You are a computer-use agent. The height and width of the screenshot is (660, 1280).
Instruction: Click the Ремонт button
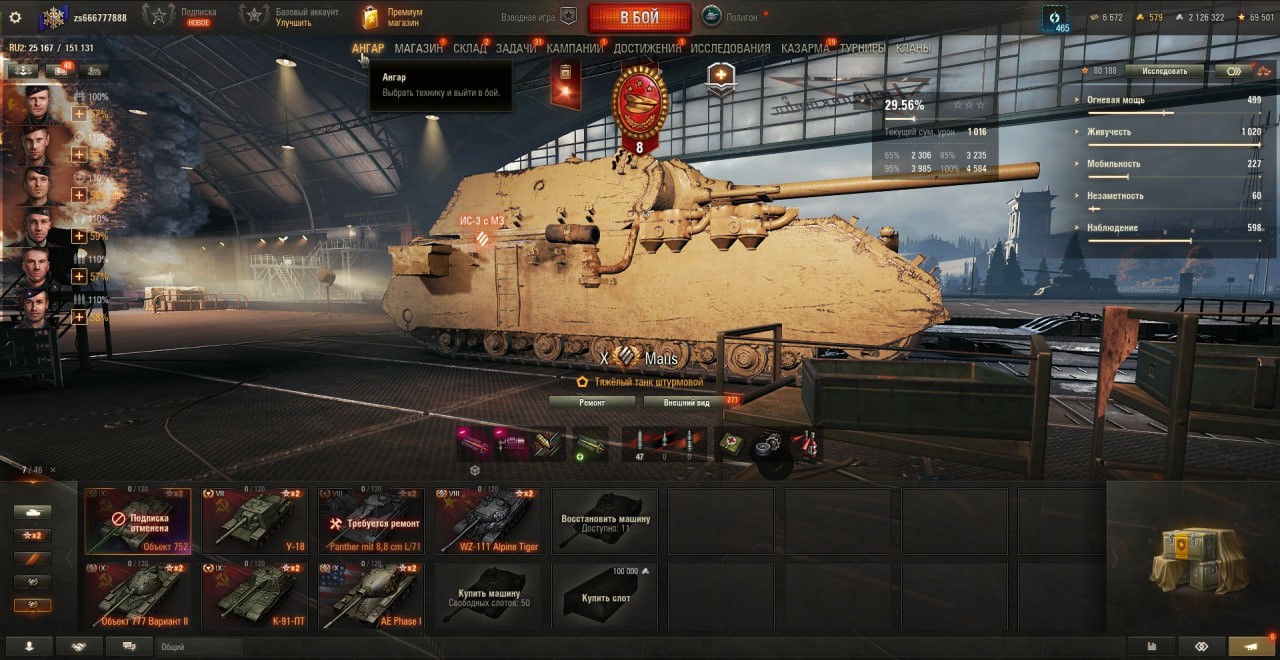tap(592, 402)
